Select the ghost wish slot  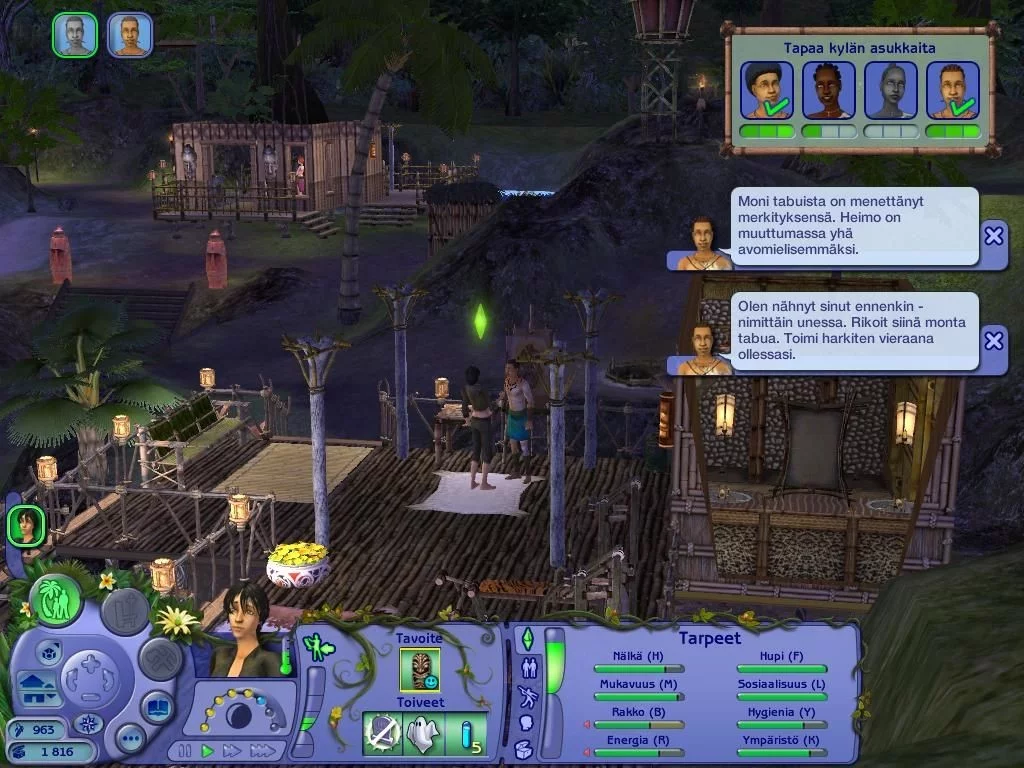click(x=423, y=734)
